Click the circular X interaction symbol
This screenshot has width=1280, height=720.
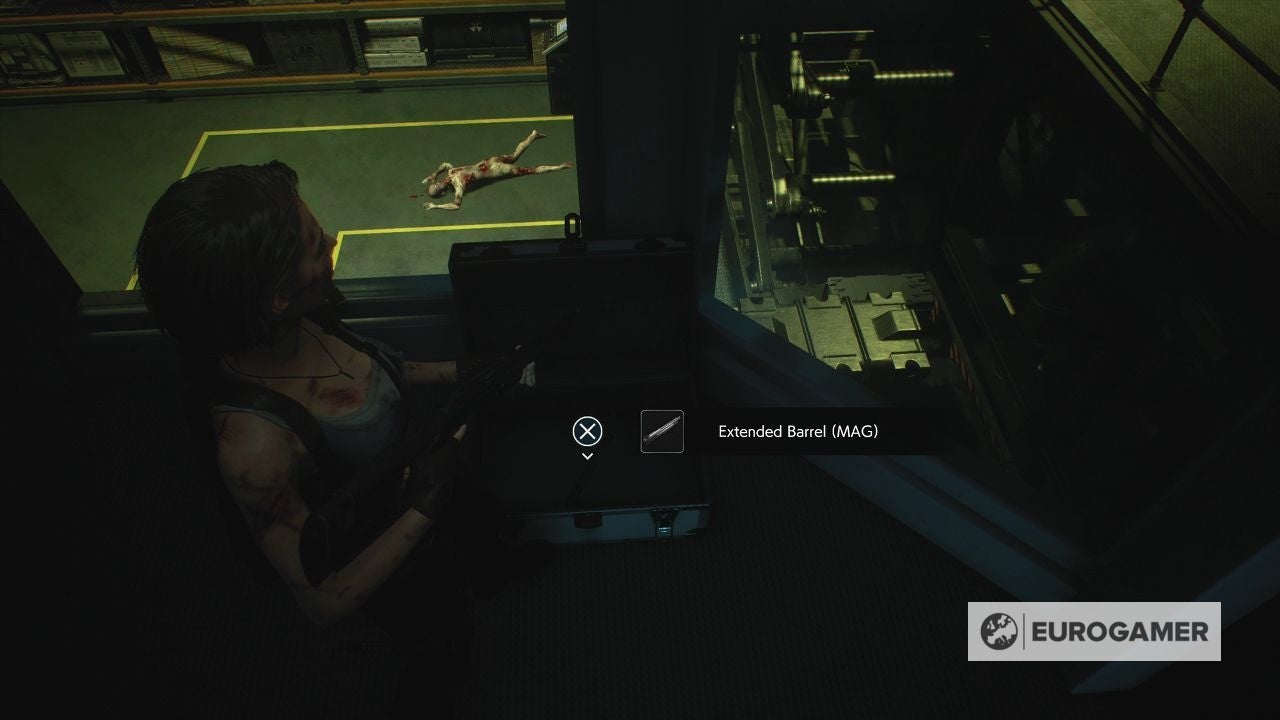(x=586, y=431)
